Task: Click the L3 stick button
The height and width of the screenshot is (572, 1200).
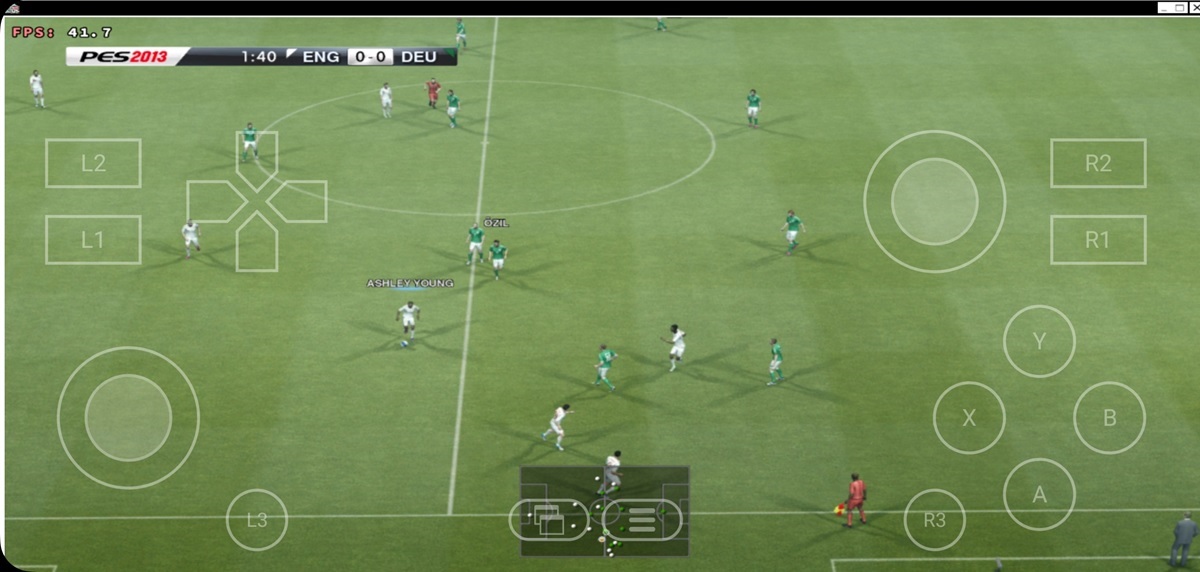Action: [257, 520]
